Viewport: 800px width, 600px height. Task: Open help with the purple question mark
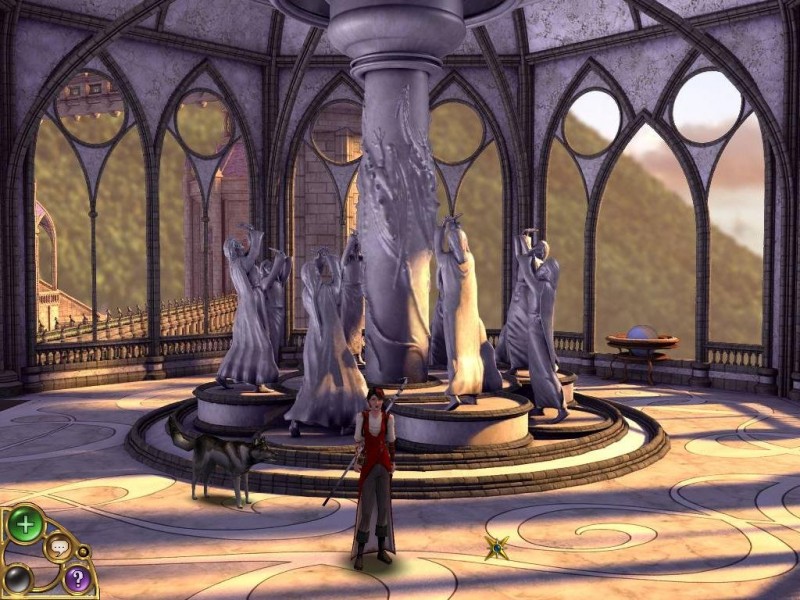coord(76,577)
